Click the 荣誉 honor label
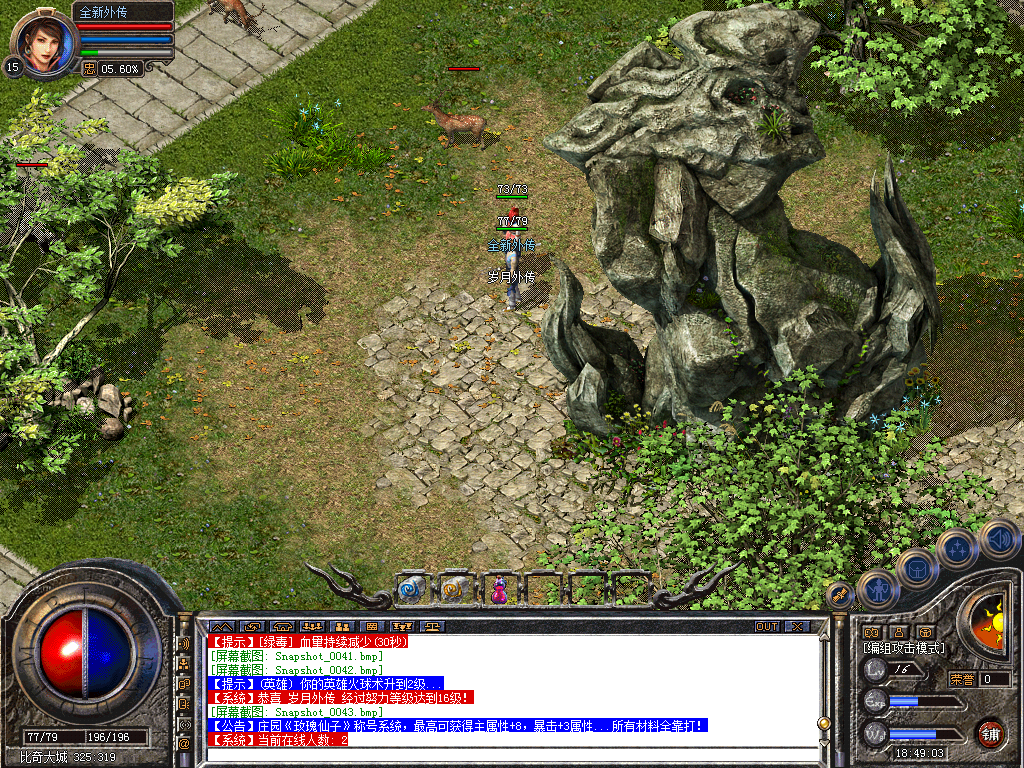 point(962,679)
